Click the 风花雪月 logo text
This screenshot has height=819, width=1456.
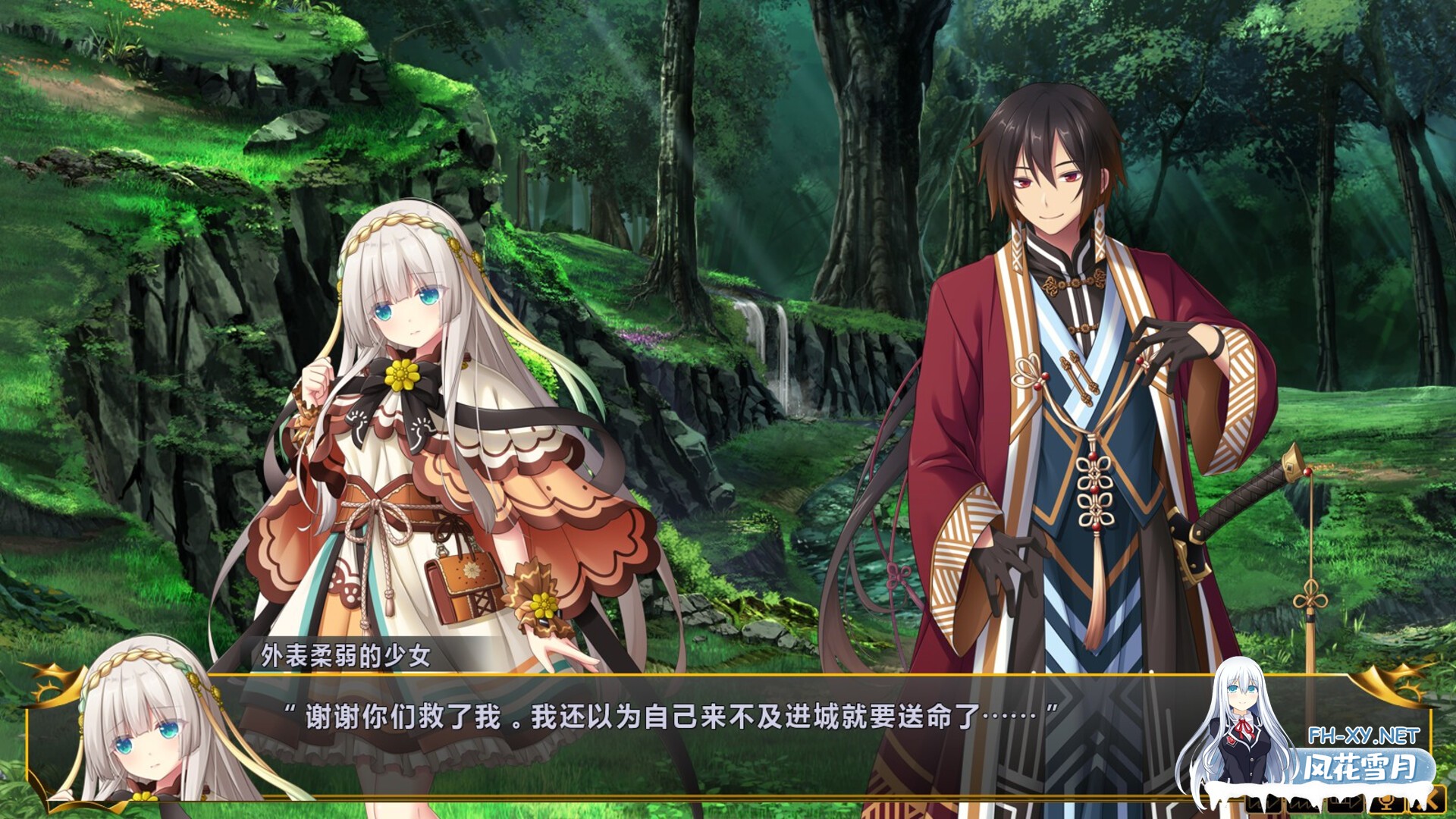(1365, 766)
